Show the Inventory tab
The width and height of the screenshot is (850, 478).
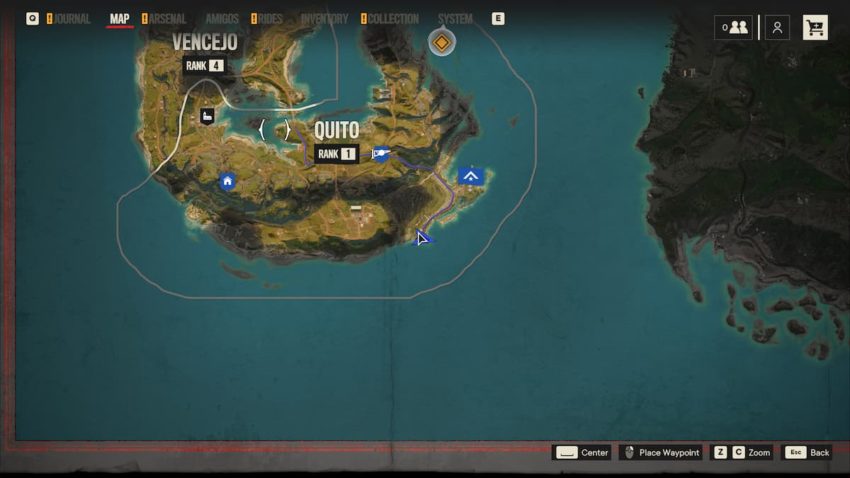324,19
